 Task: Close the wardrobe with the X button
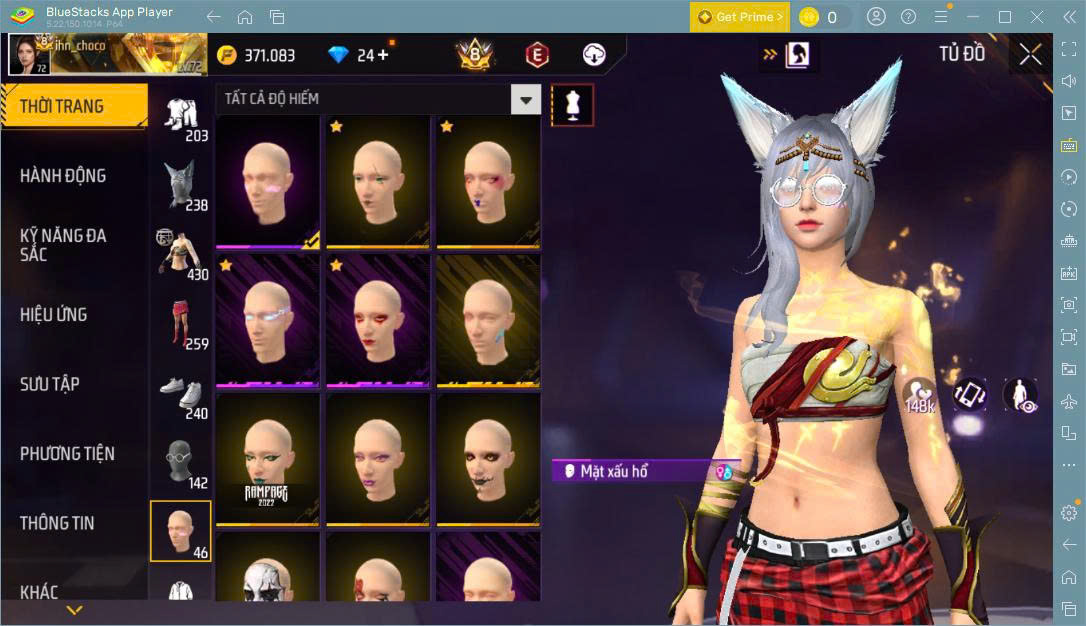tap(1030, 55)
